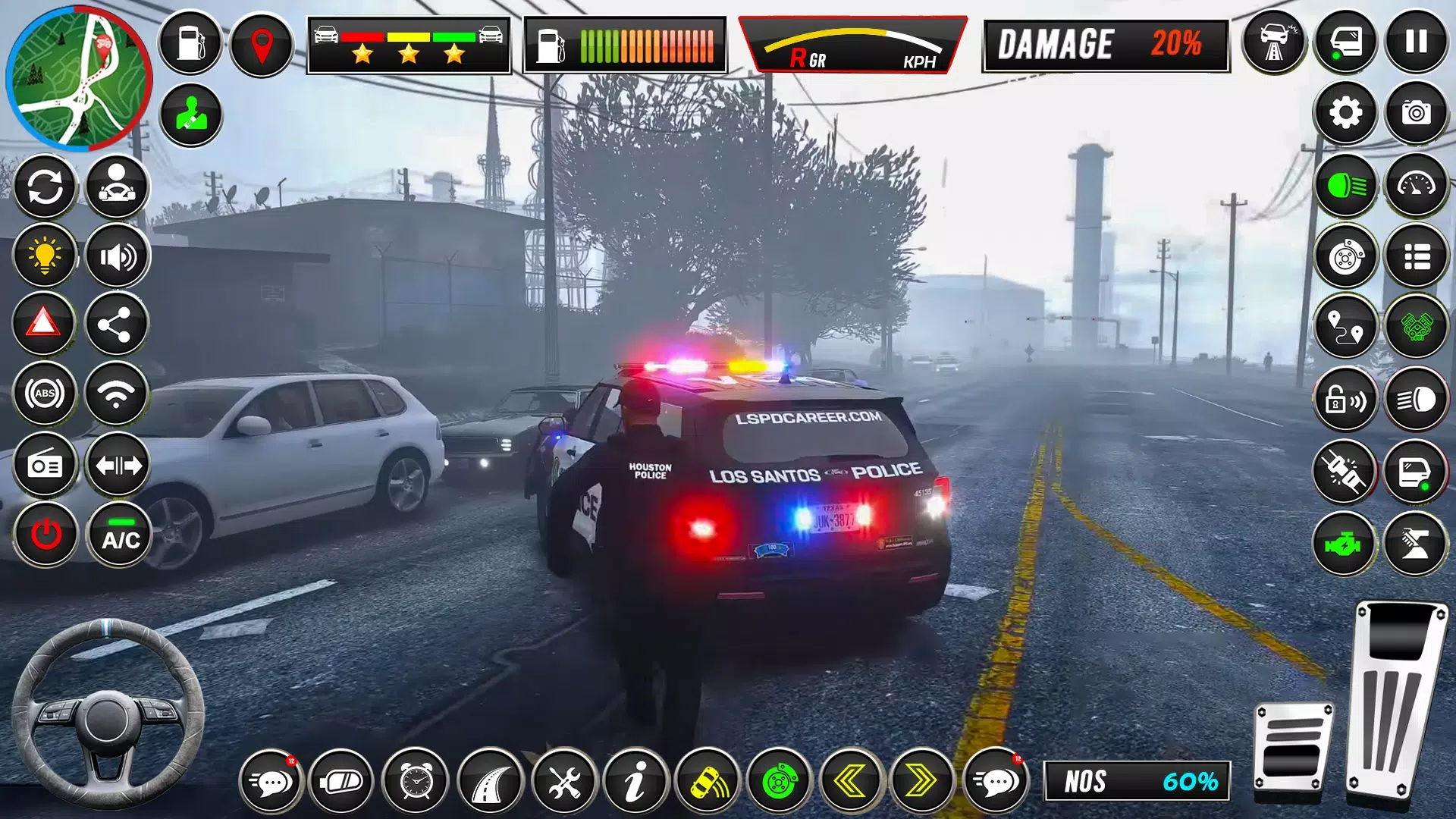The image size is (1456, 819).
Task: Open the info "i" button
Action: tap(635, 781)
